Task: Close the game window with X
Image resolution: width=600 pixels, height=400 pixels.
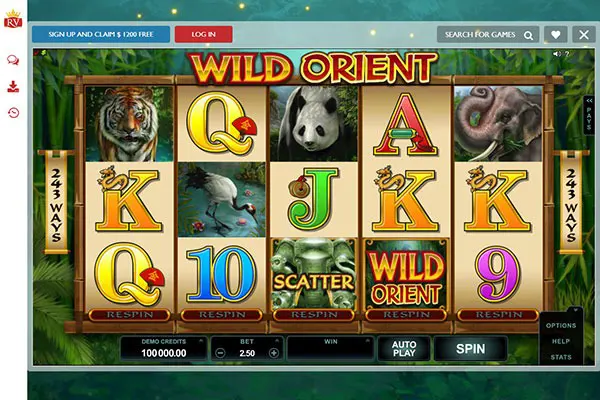Action: (x=585, y=34)
